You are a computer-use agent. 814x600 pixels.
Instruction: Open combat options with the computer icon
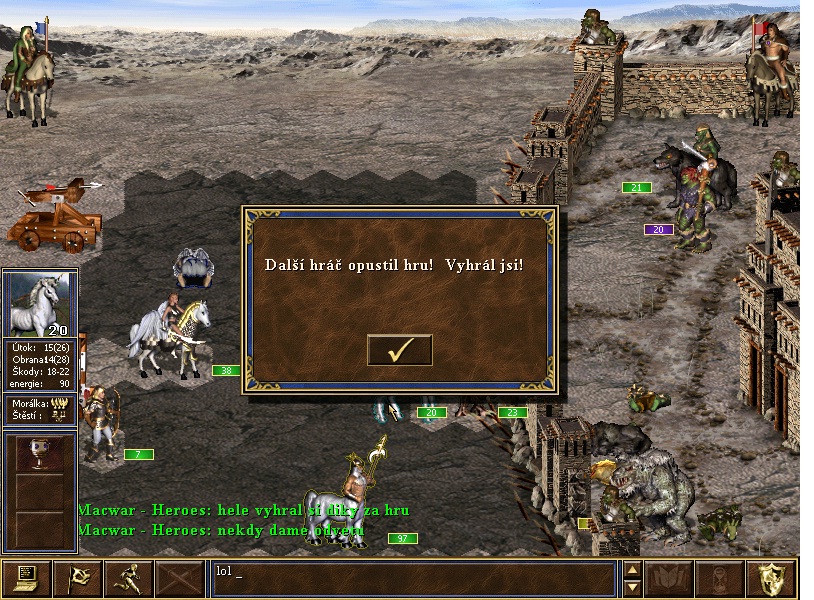point(26,578)
